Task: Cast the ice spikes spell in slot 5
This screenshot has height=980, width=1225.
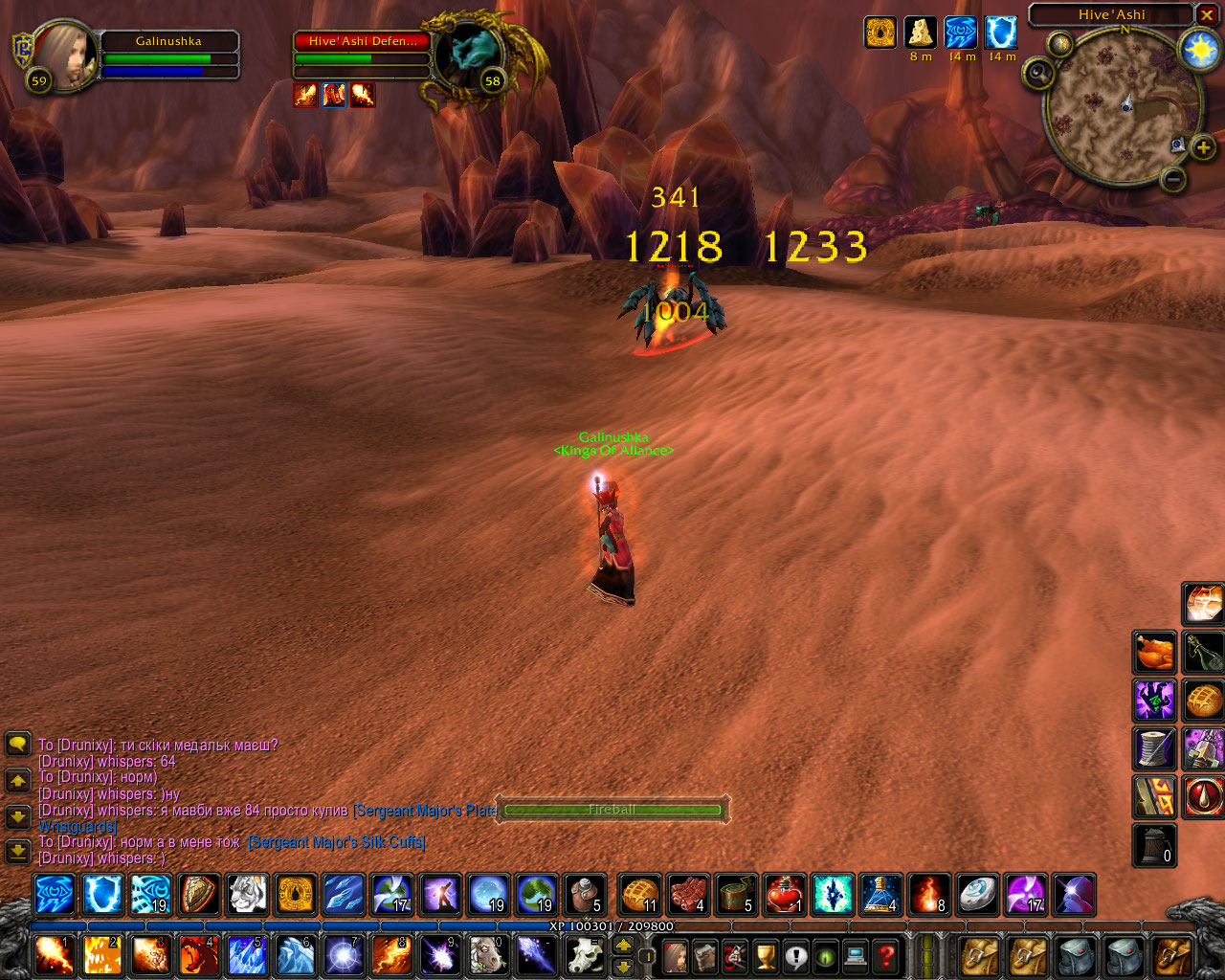Action: [x=246, y=955]
